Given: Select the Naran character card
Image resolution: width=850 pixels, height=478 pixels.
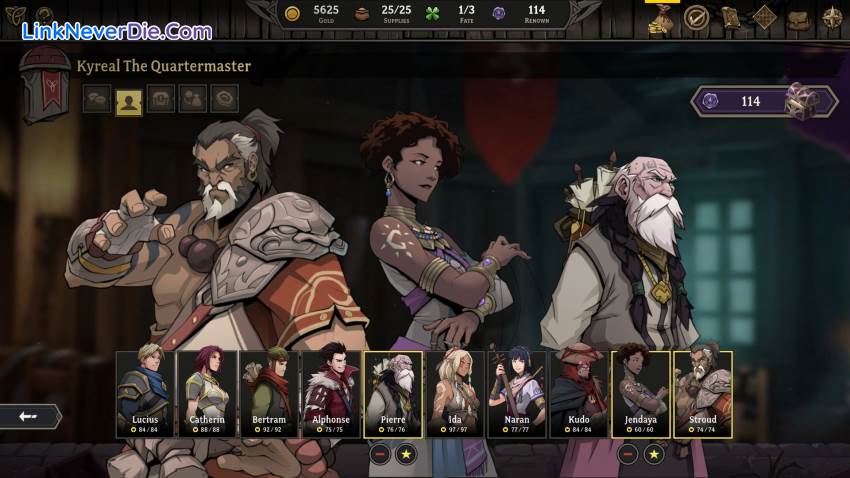Looking at the screenshot, I should click(517, 394).
